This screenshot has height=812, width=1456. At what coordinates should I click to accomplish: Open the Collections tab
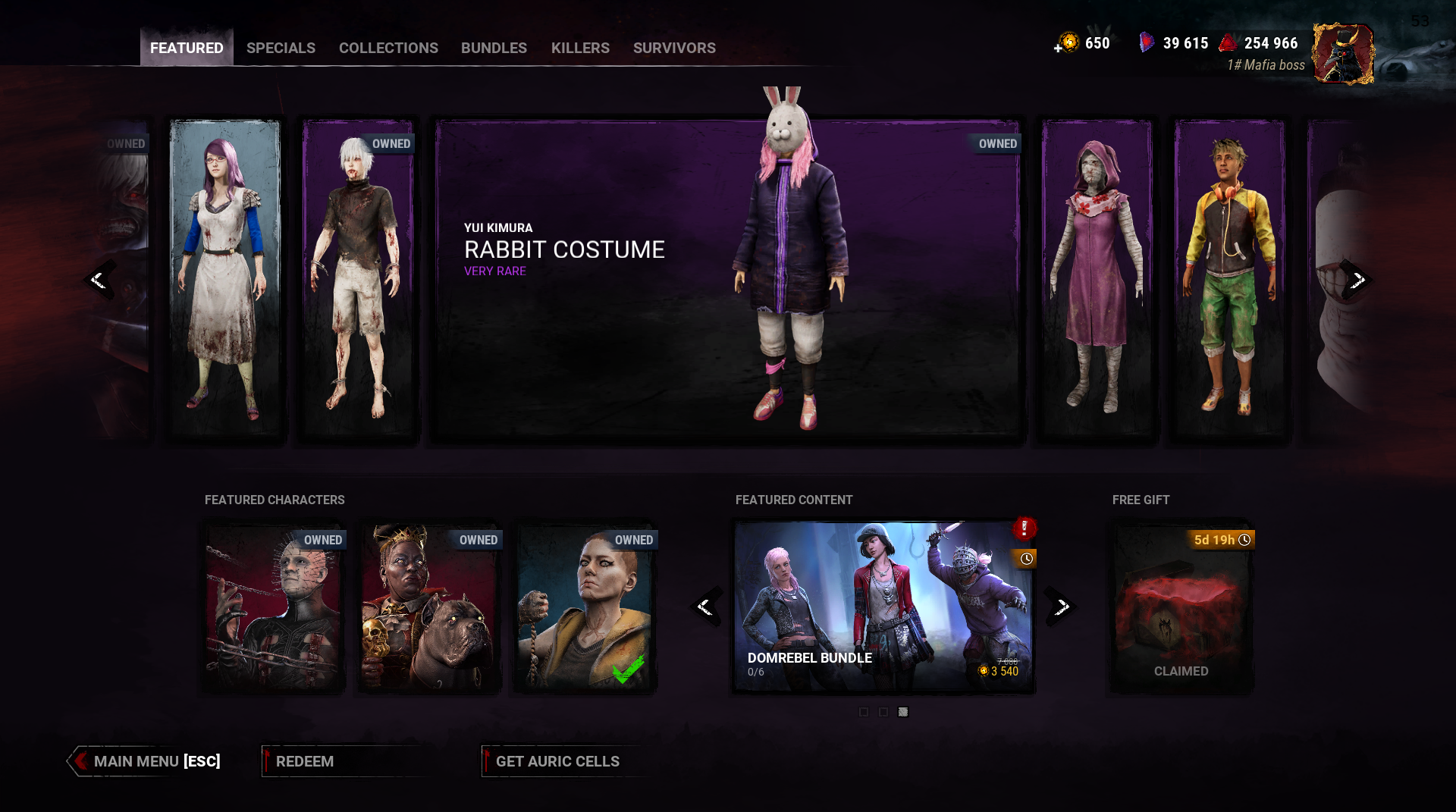tap(388, 48)
